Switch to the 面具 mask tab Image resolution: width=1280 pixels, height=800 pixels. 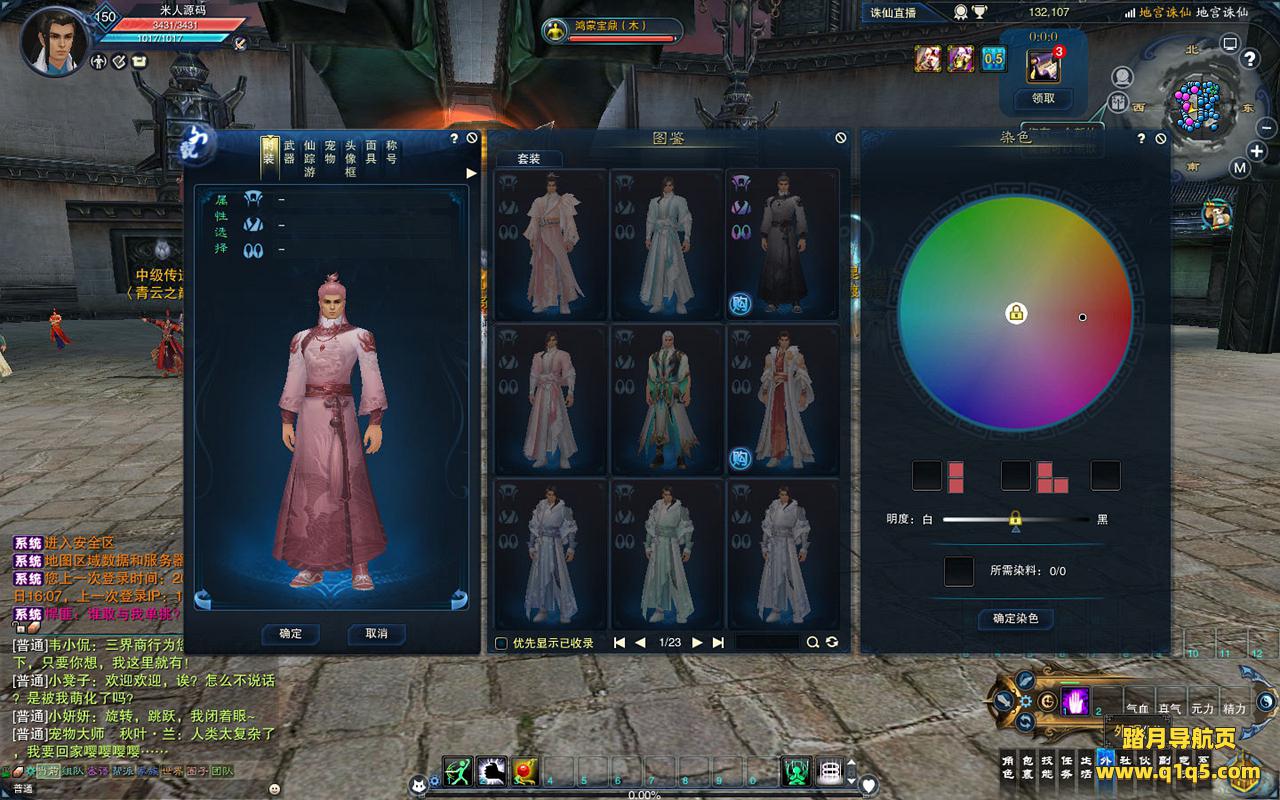coord(371,151)
